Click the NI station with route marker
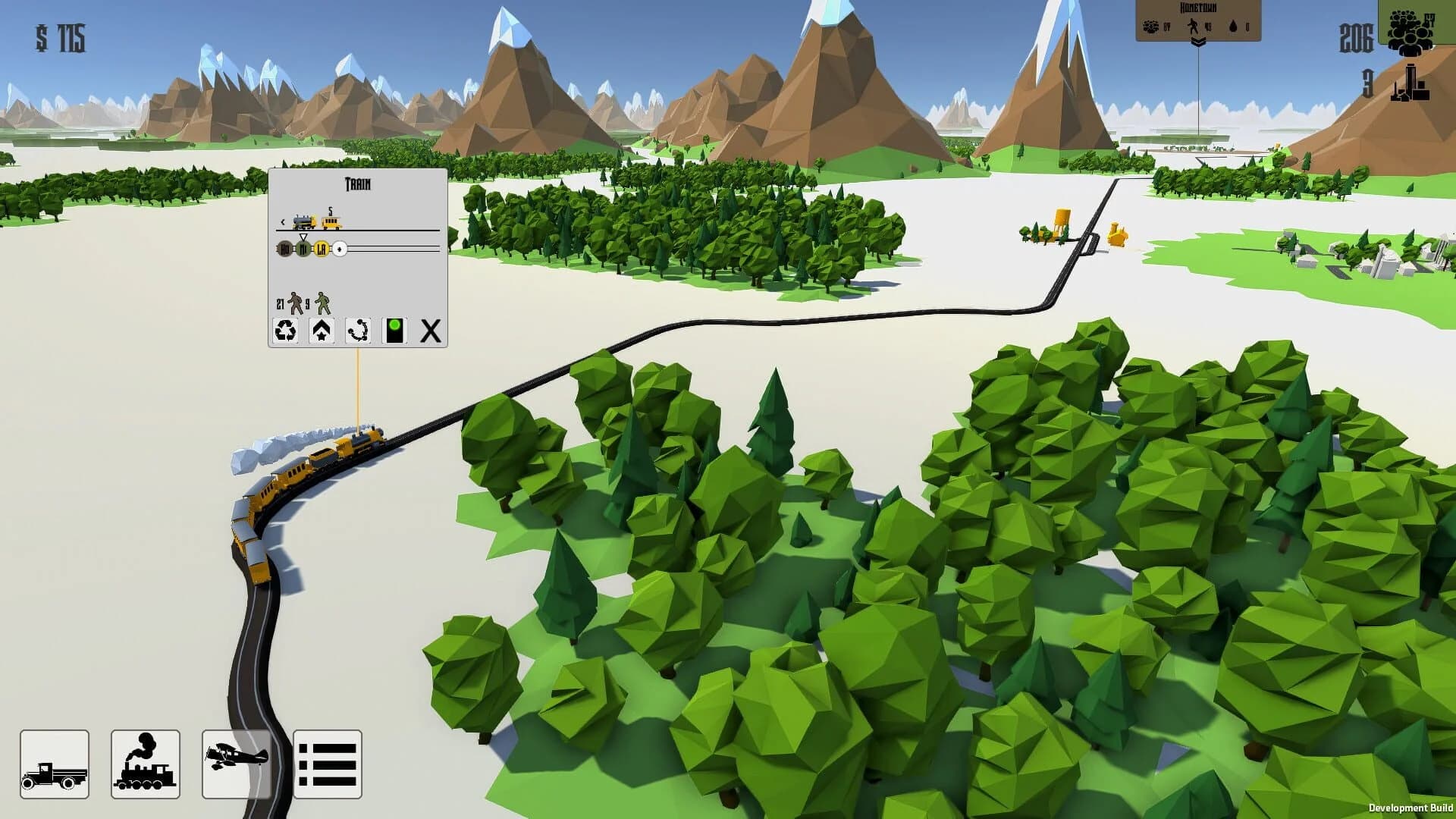 tap(303, 247)
